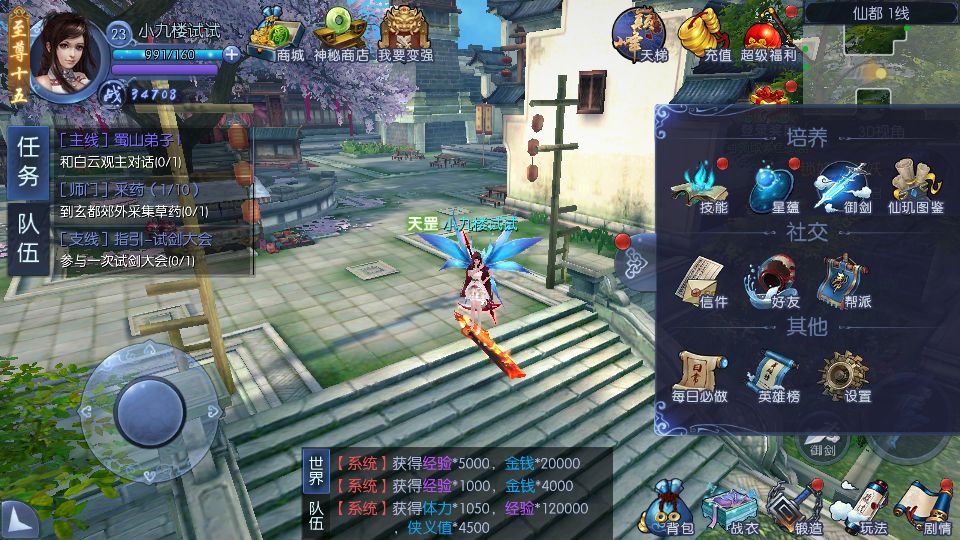
Task: Open the 我要变强 lion icon
Action: (405, 34)
